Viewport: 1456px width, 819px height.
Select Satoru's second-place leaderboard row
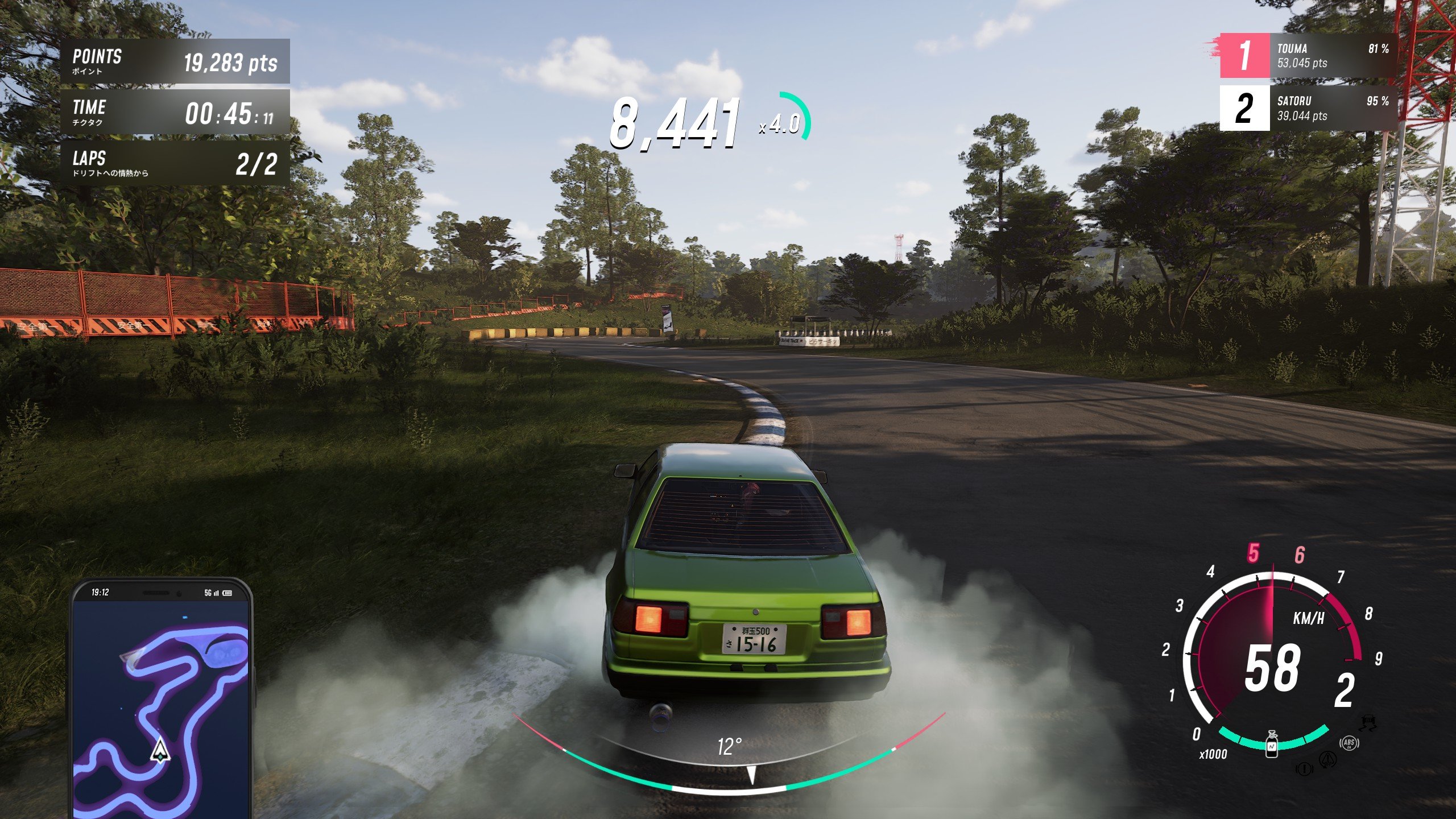[x=1308, y=108]
